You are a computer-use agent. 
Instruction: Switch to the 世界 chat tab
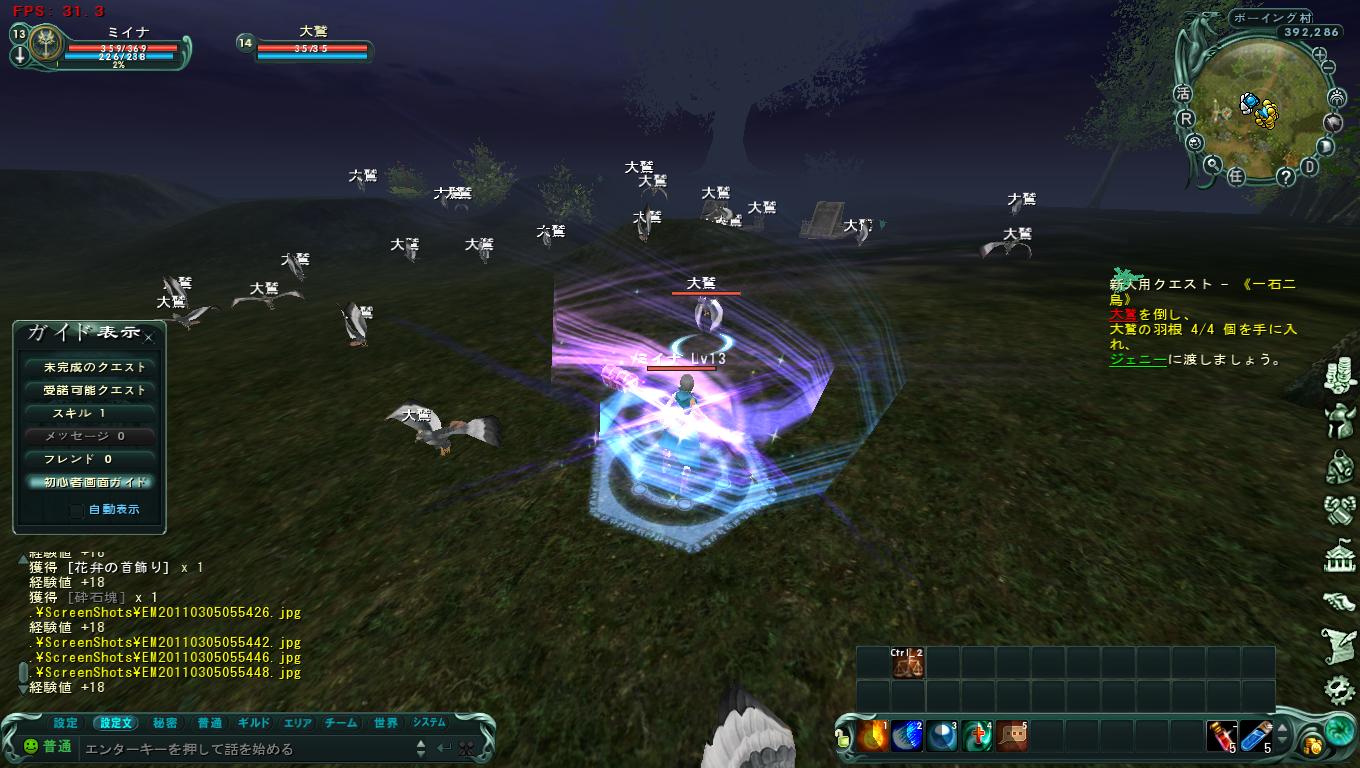pyautogui.click(x=385, y=723)
